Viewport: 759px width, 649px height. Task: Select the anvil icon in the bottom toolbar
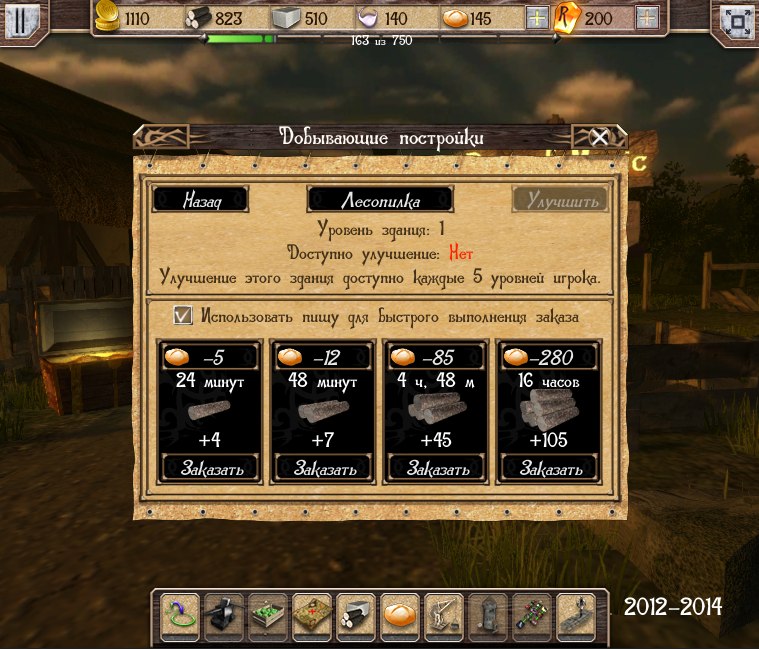pos(224,615)
